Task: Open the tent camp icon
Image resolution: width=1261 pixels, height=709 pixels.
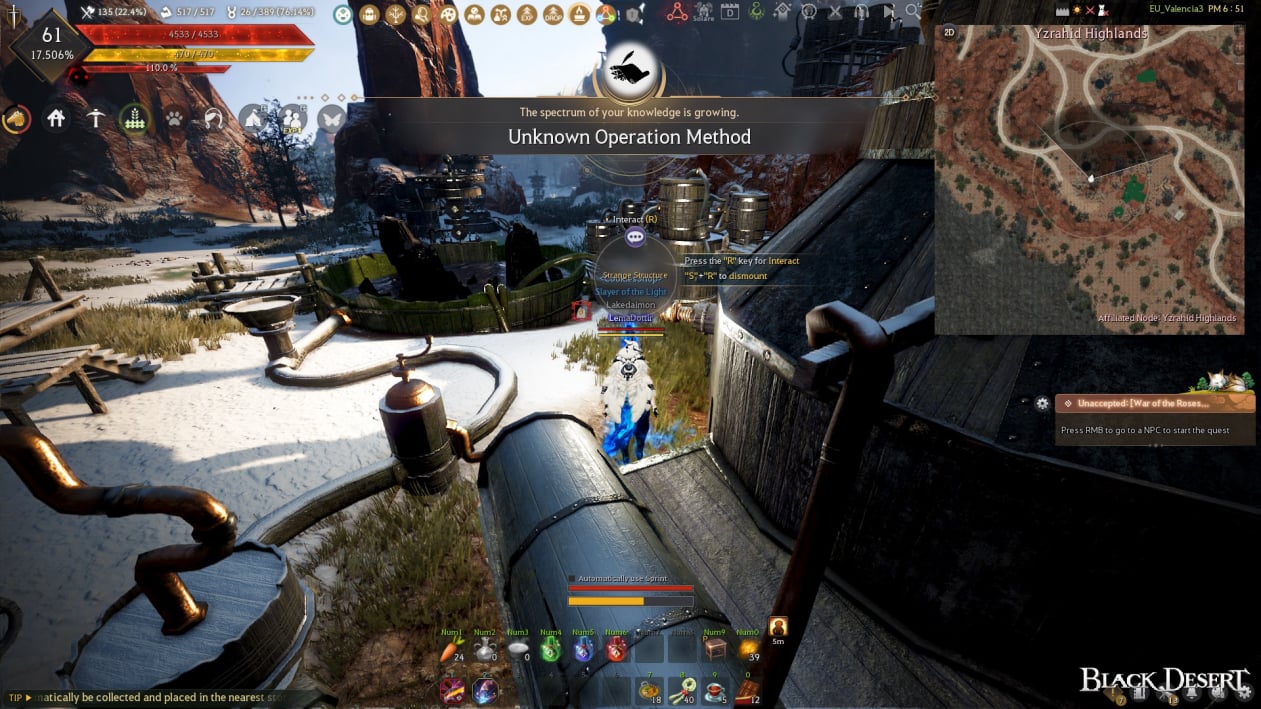Action: pos(252,119)
